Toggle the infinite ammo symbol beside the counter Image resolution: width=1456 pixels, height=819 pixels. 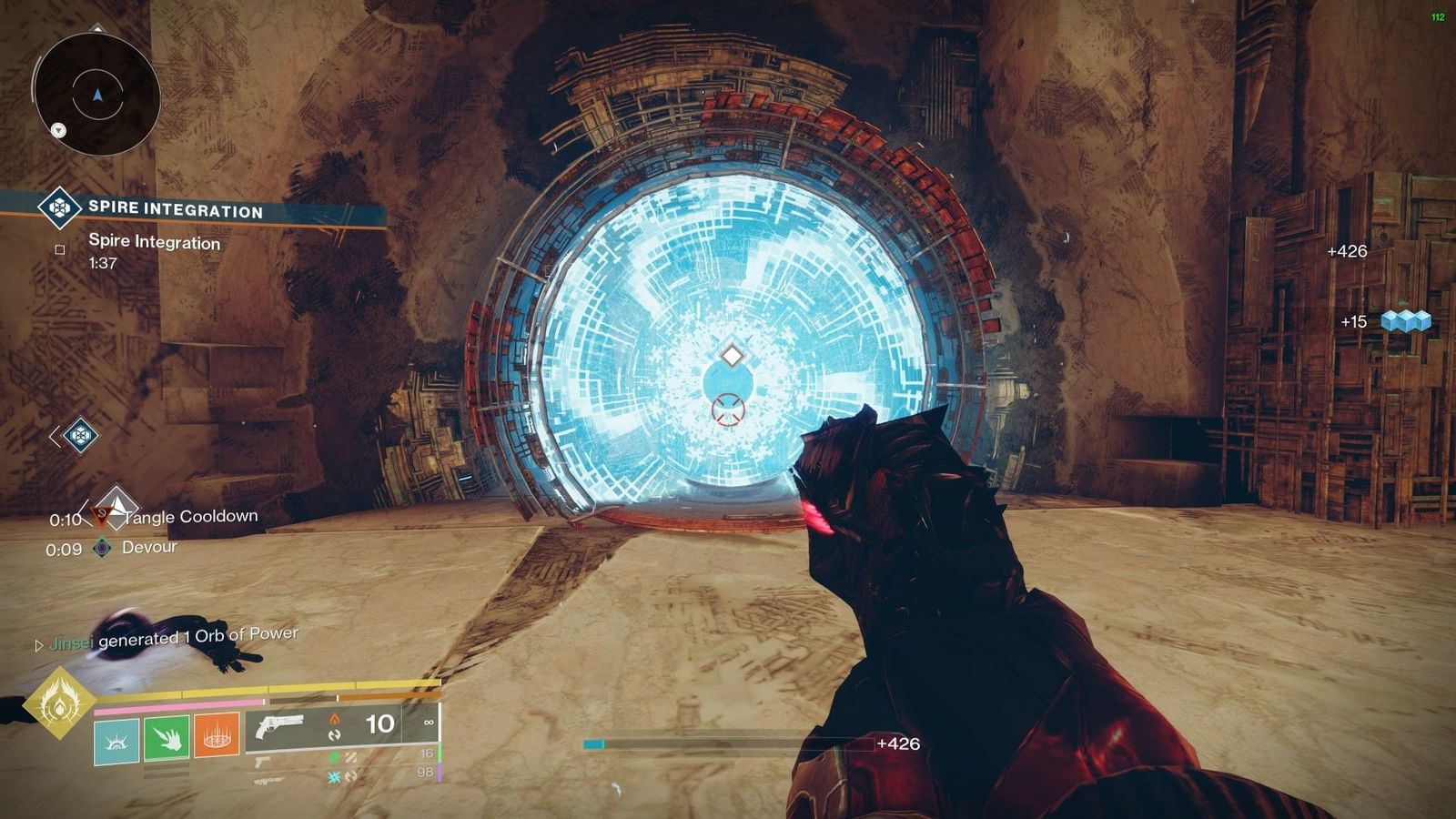(429, 722)
